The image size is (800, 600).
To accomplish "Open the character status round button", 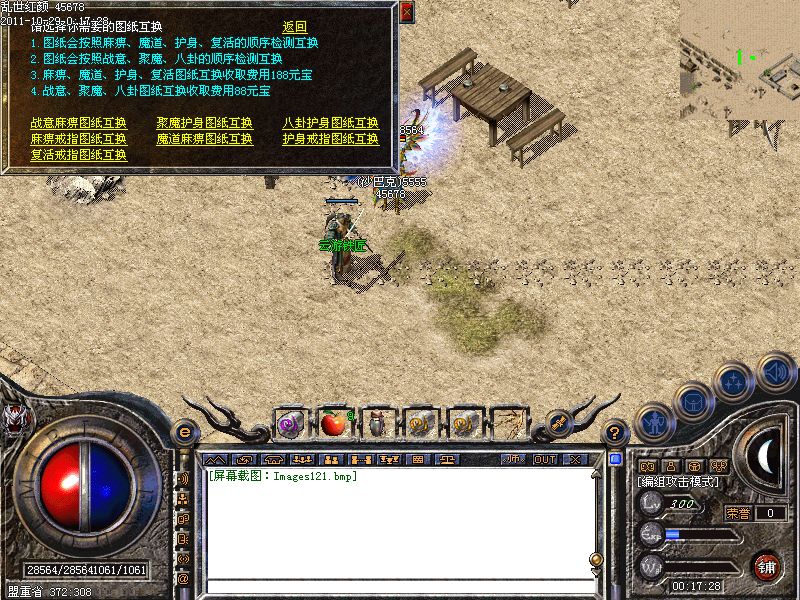I will 652,423.
